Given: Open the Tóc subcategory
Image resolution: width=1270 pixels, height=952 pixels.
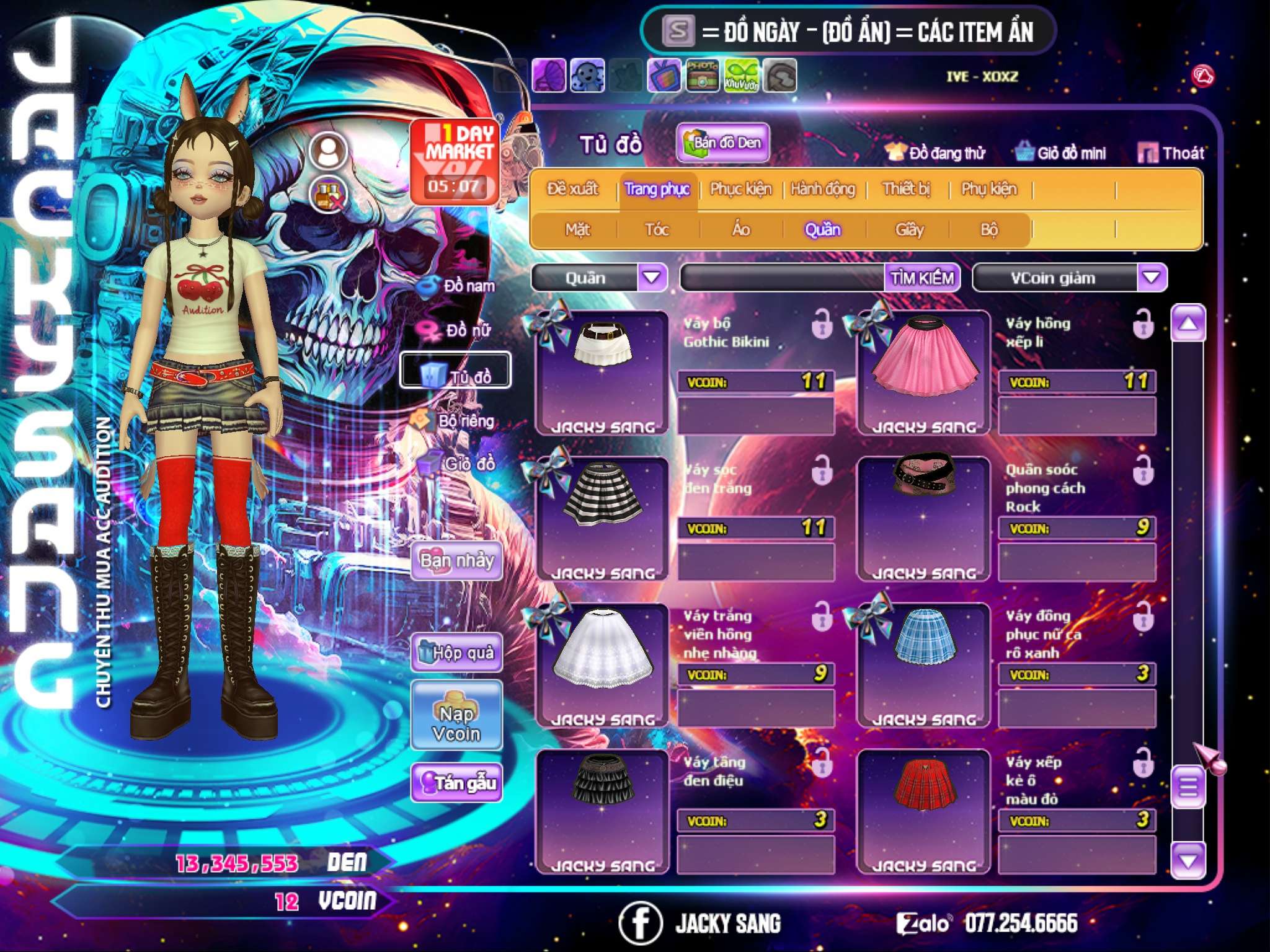Looking at the screenshot, I should pyautogui.click(x=657, y=230).
